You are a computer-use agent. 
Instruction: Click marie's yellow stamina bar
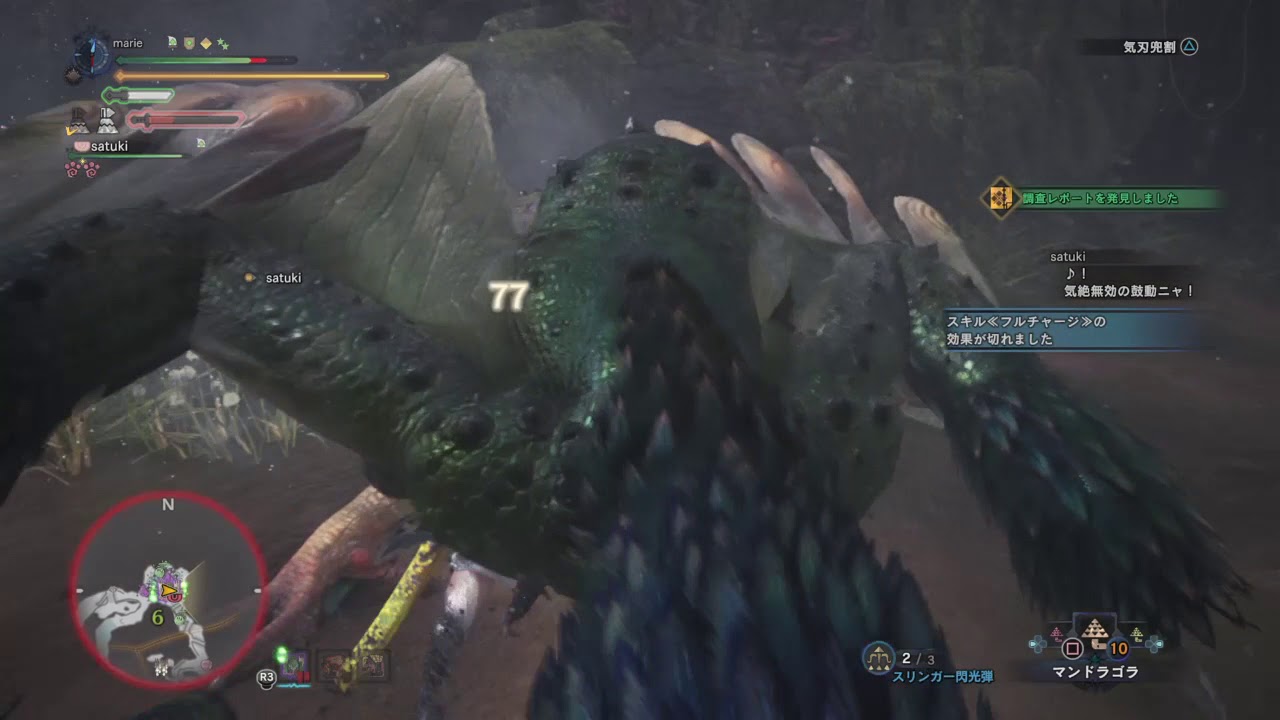pyautogui.click(x=250, y=75)
